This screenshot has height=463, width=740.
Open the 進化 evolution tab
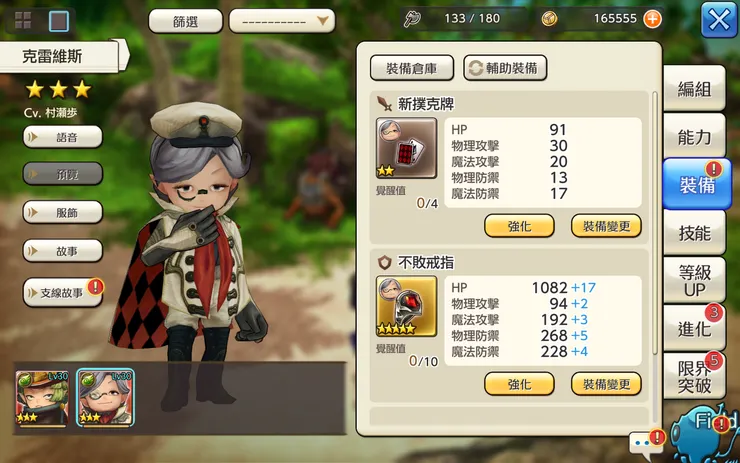pyautogui.click(x=694, y=329)
